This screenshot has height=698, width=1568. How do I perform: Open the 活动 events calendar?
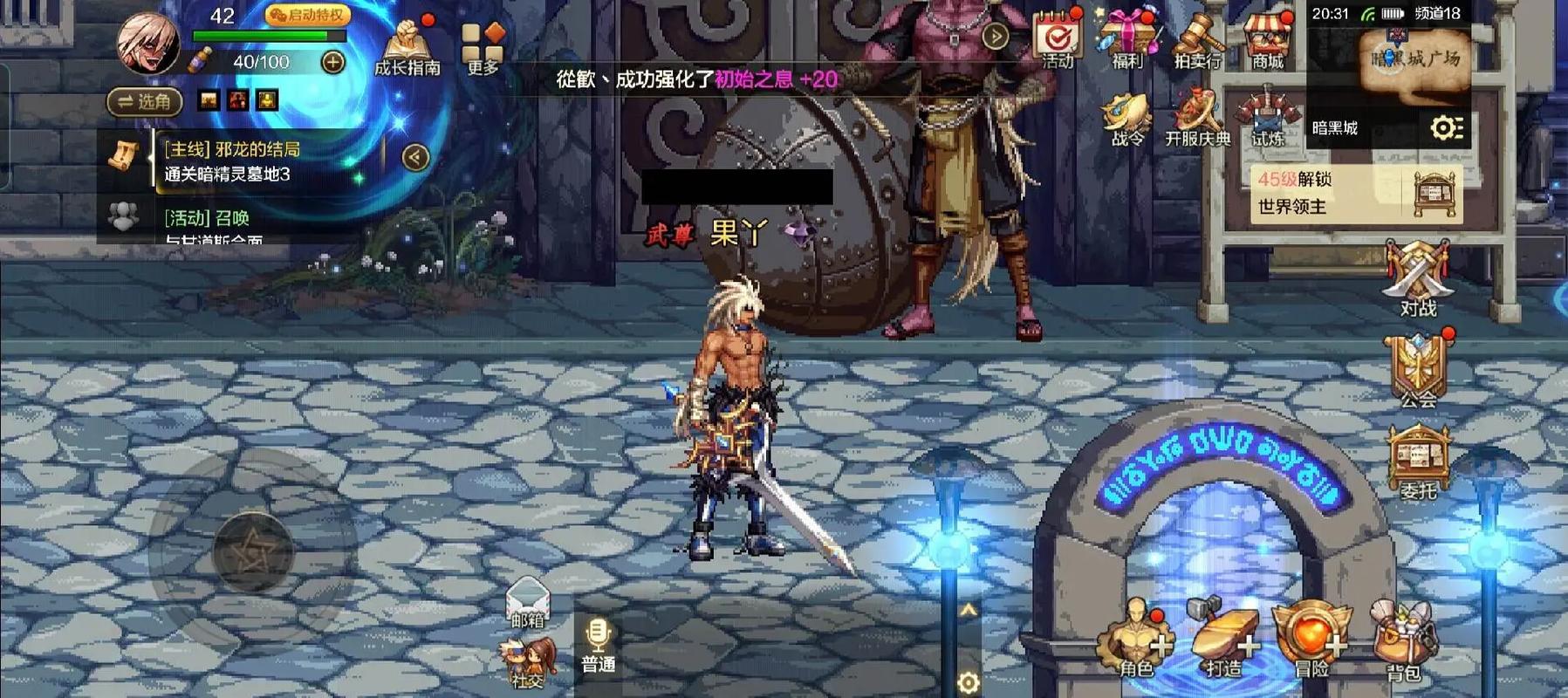[x=1058, y=38]
